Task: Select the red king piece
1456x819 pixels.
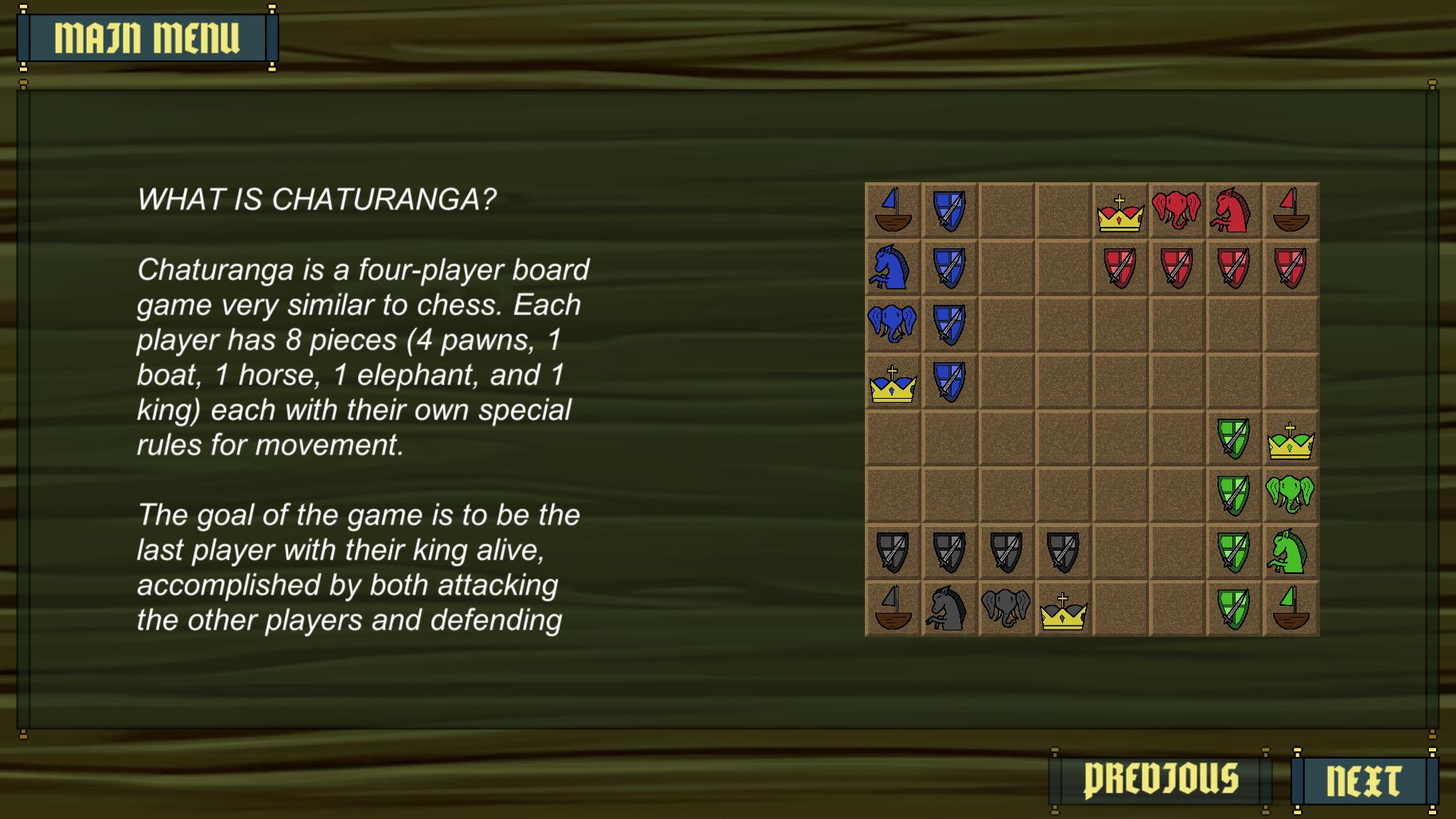Action: 1121,209
